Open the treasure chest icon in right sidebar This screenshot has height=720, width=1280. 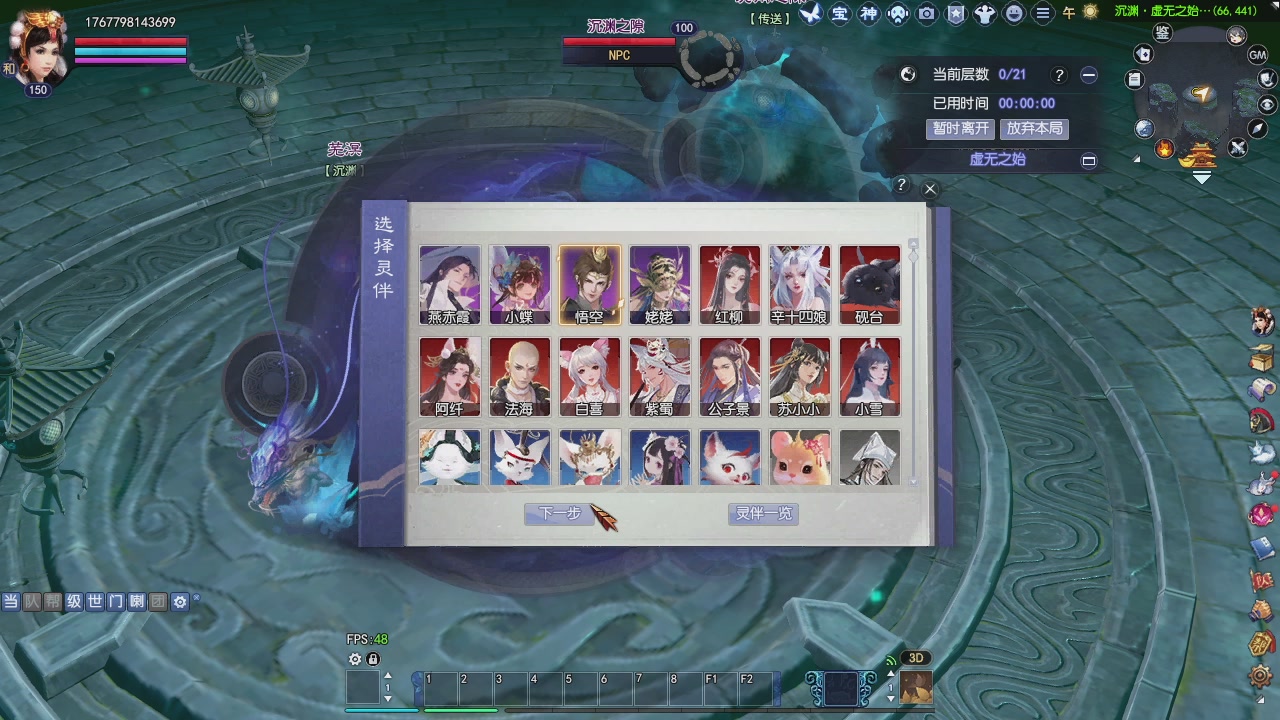1262,358
